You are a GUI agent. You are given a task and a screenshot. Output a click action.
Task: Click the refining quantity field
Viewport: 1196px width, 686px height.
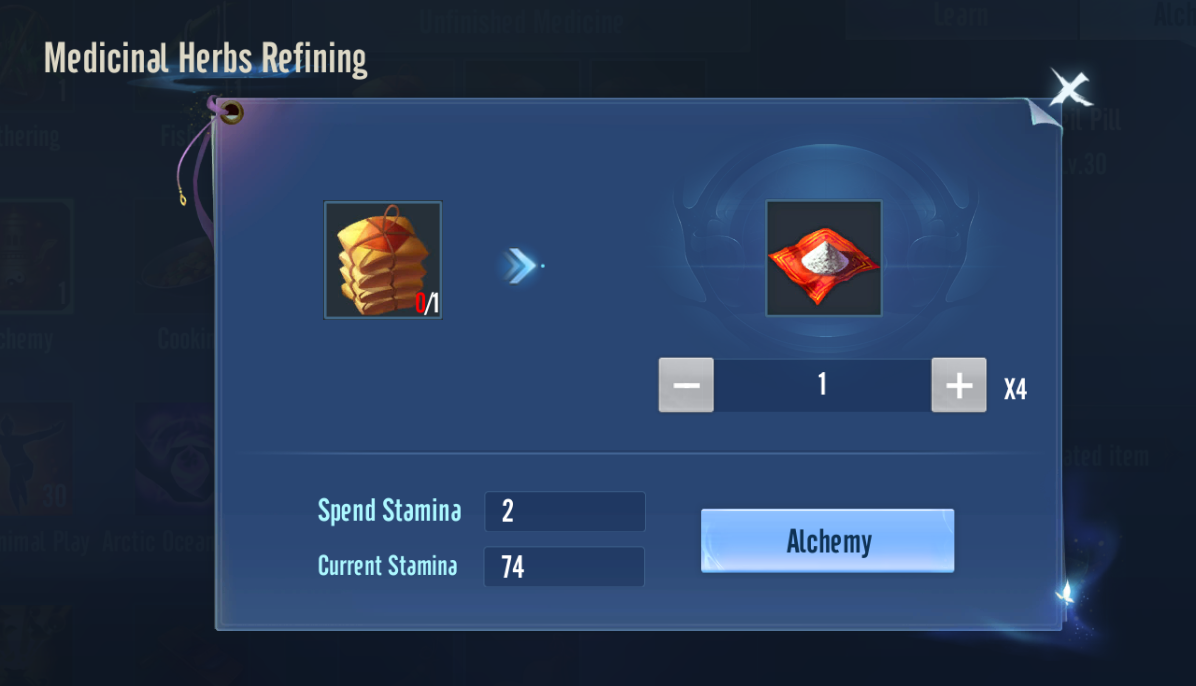822,385
